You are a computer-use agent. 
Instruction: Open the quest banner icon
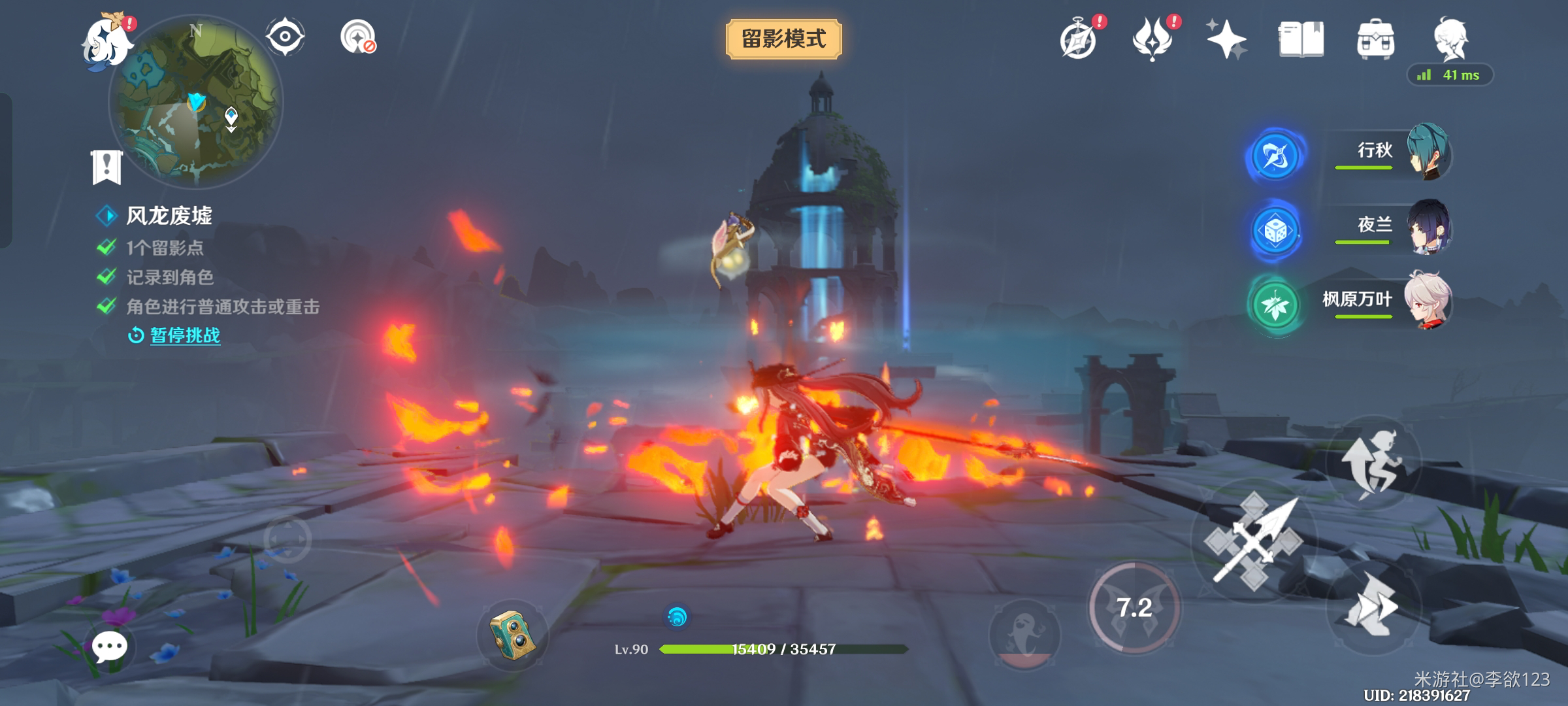(106, 167)
